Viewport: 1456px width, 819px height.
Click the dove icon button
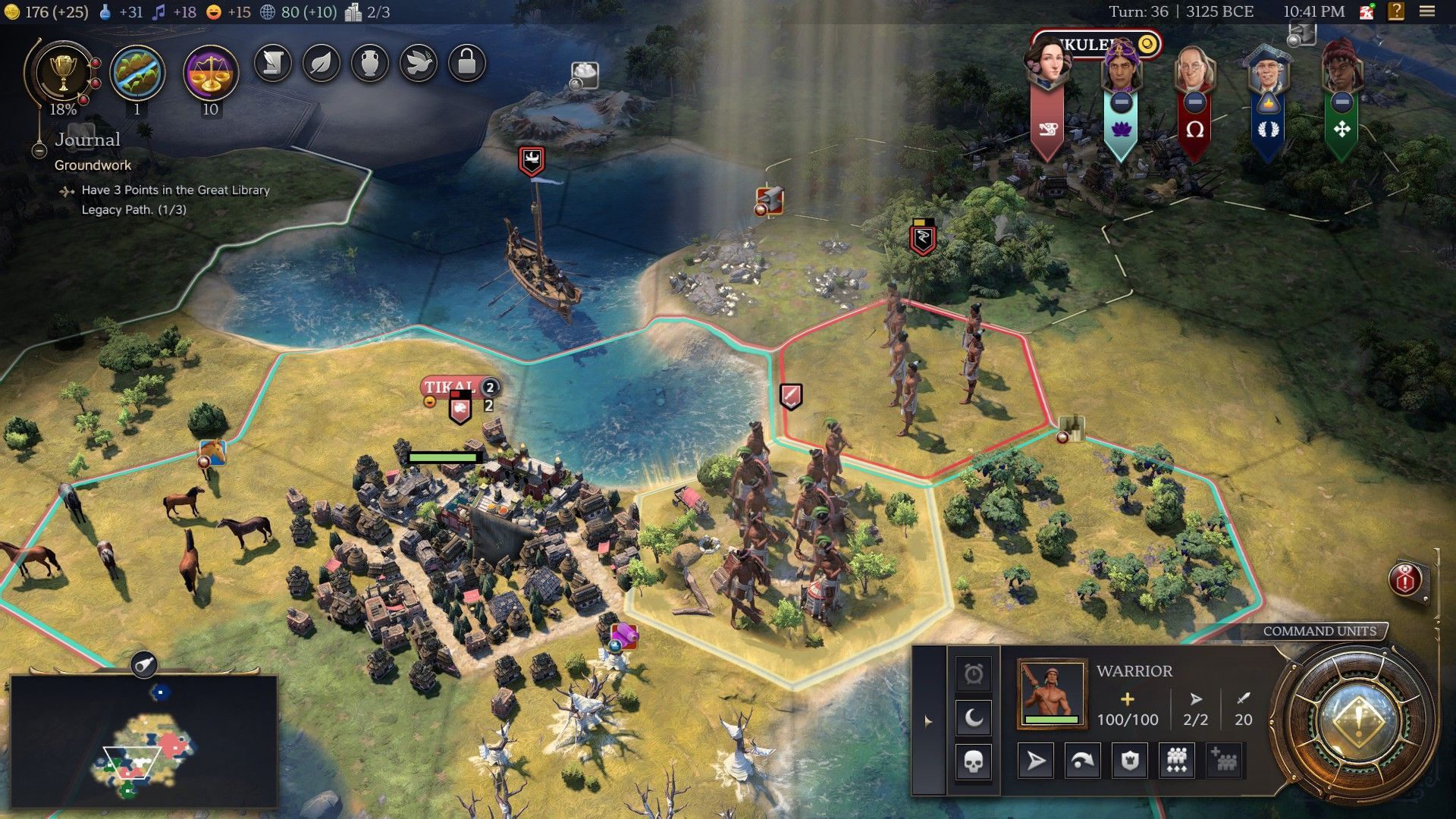(x=419, y=63)
